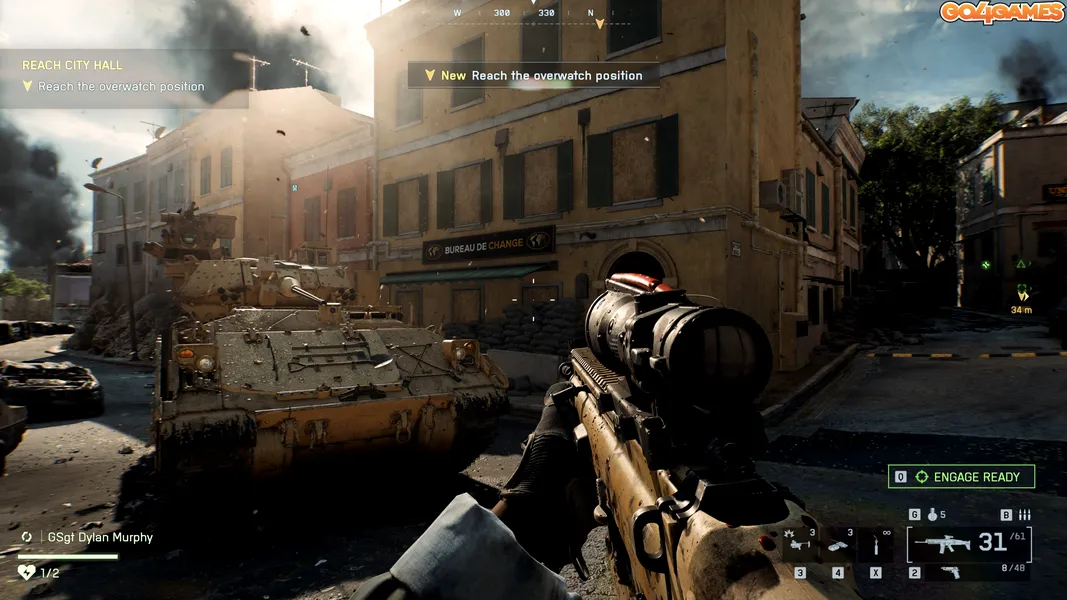Click the GO4GAMES watermark logo
This screenshot has width=1067, height=600.
tap(1000, 12)
